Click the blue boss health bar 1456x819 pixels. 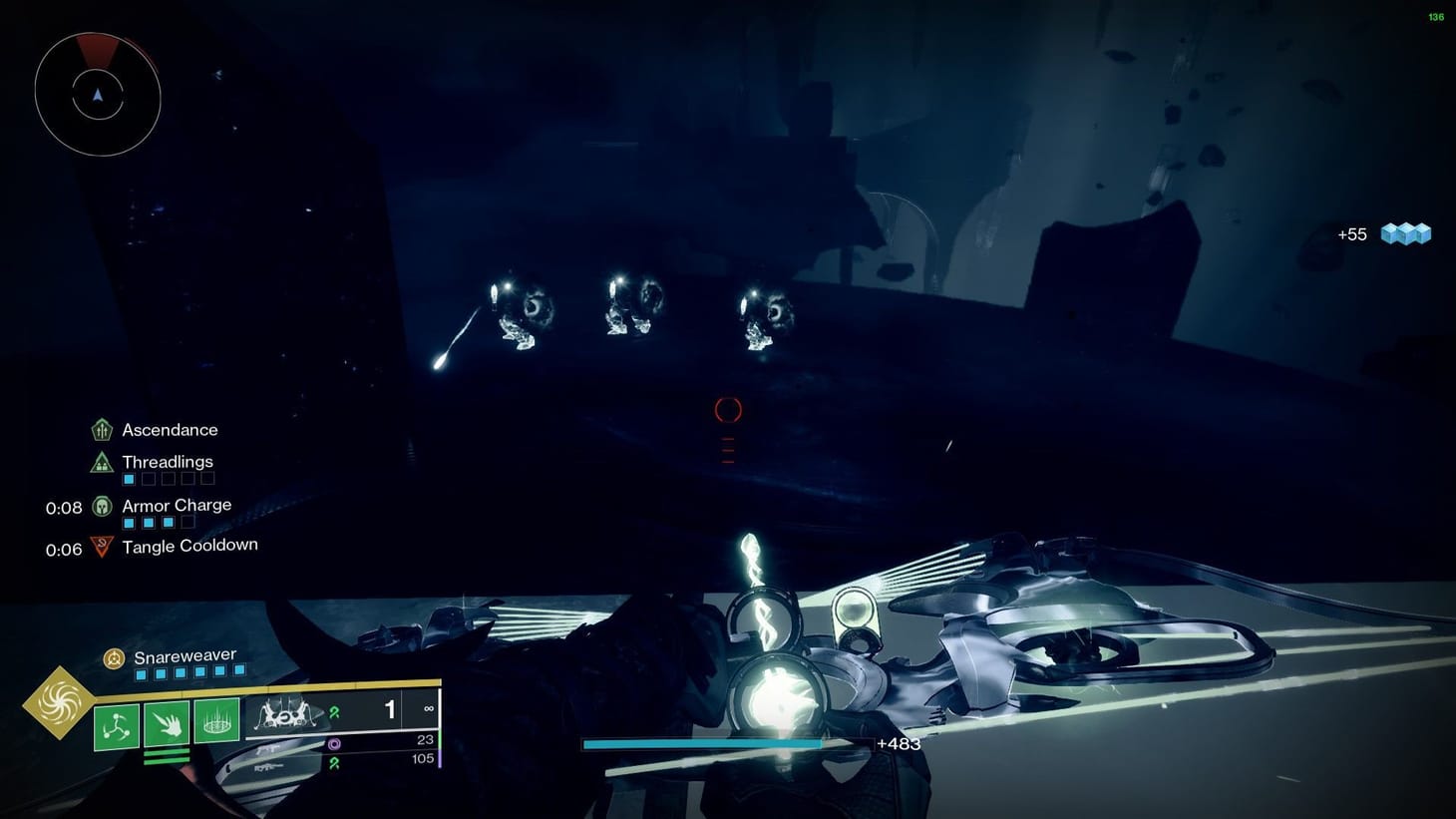701,744
